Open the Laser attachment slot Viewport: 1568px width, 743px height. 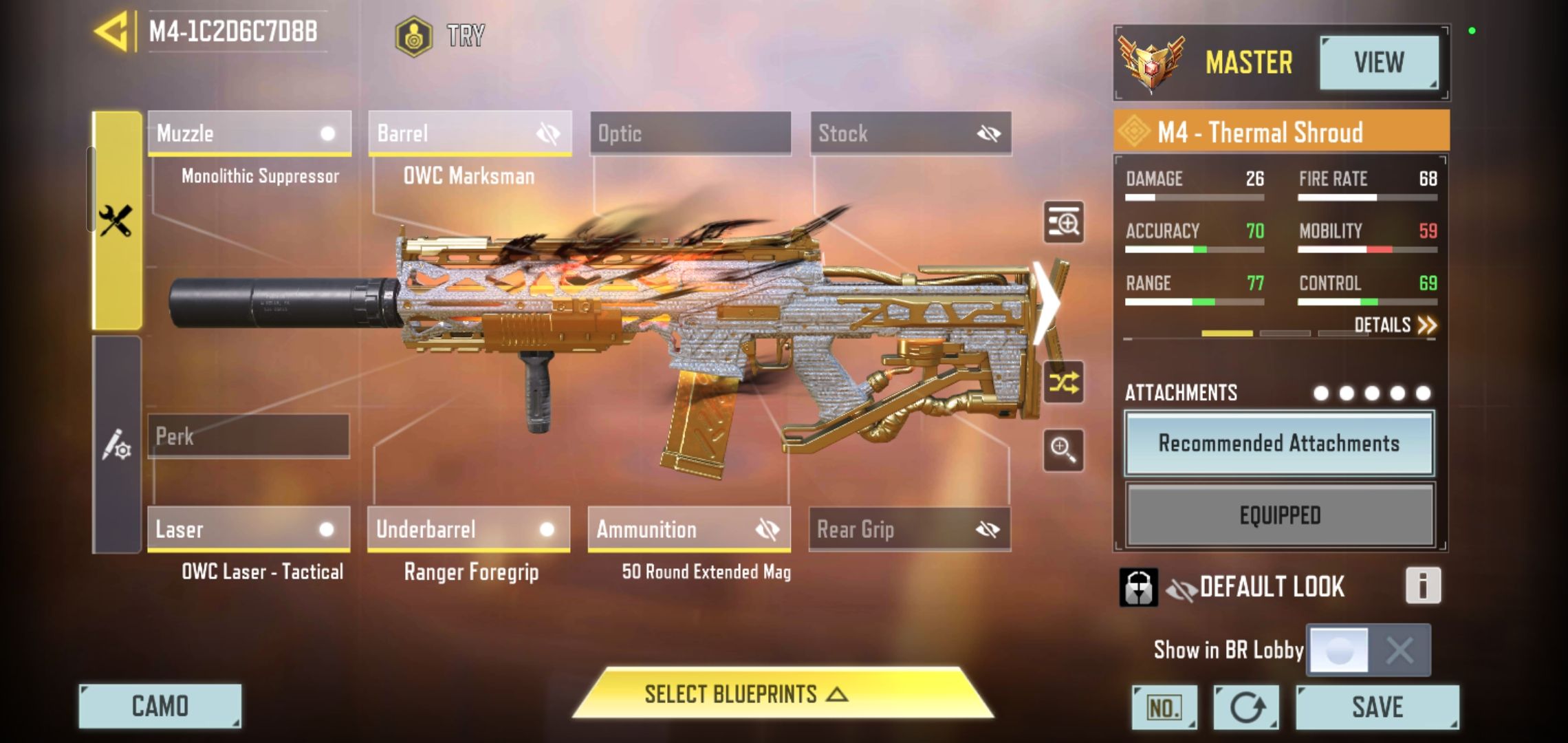(248, 529)
